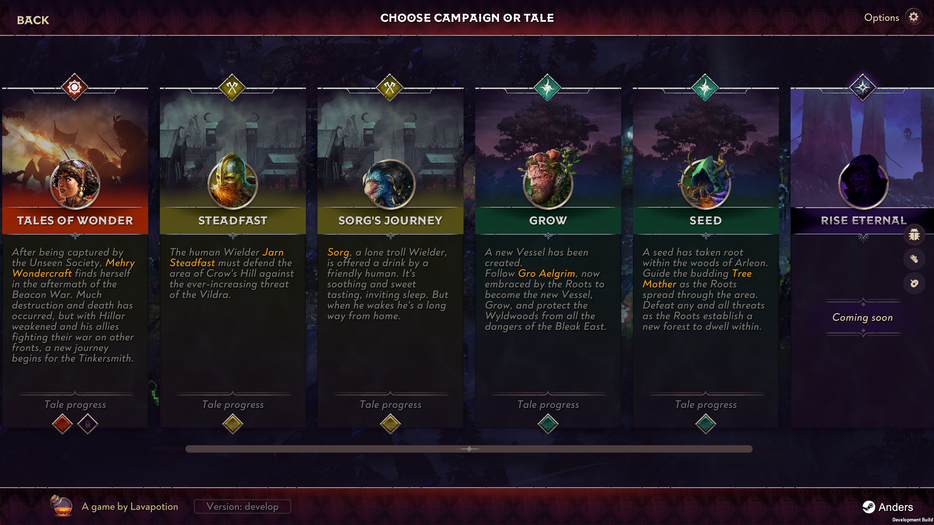
Task: Click the horizontal campaign list scrollbar
Action: [468, 449]
